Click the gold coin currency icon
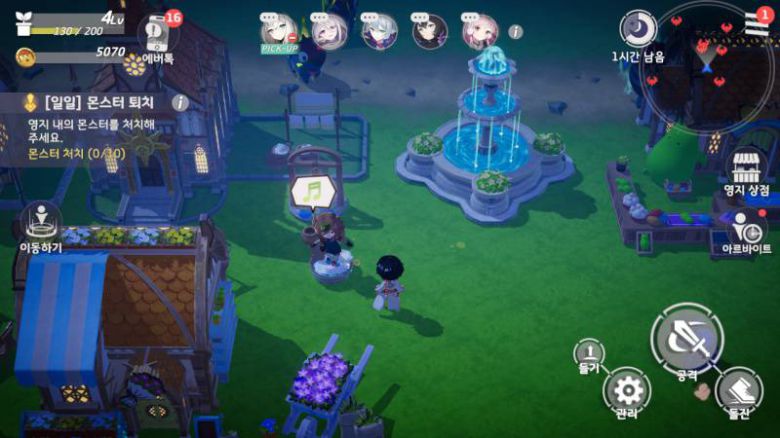Image resolution: width=780 pixels, height=438 pixels. click(x=24, y=54)
